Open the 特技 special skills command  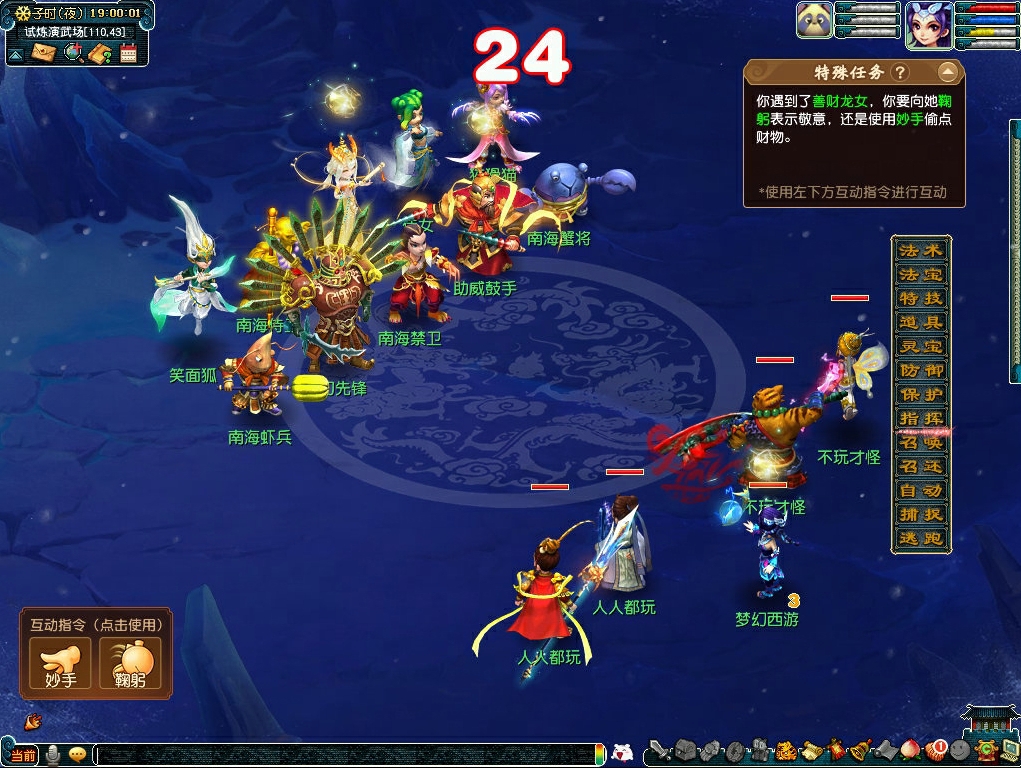[920, 298]
